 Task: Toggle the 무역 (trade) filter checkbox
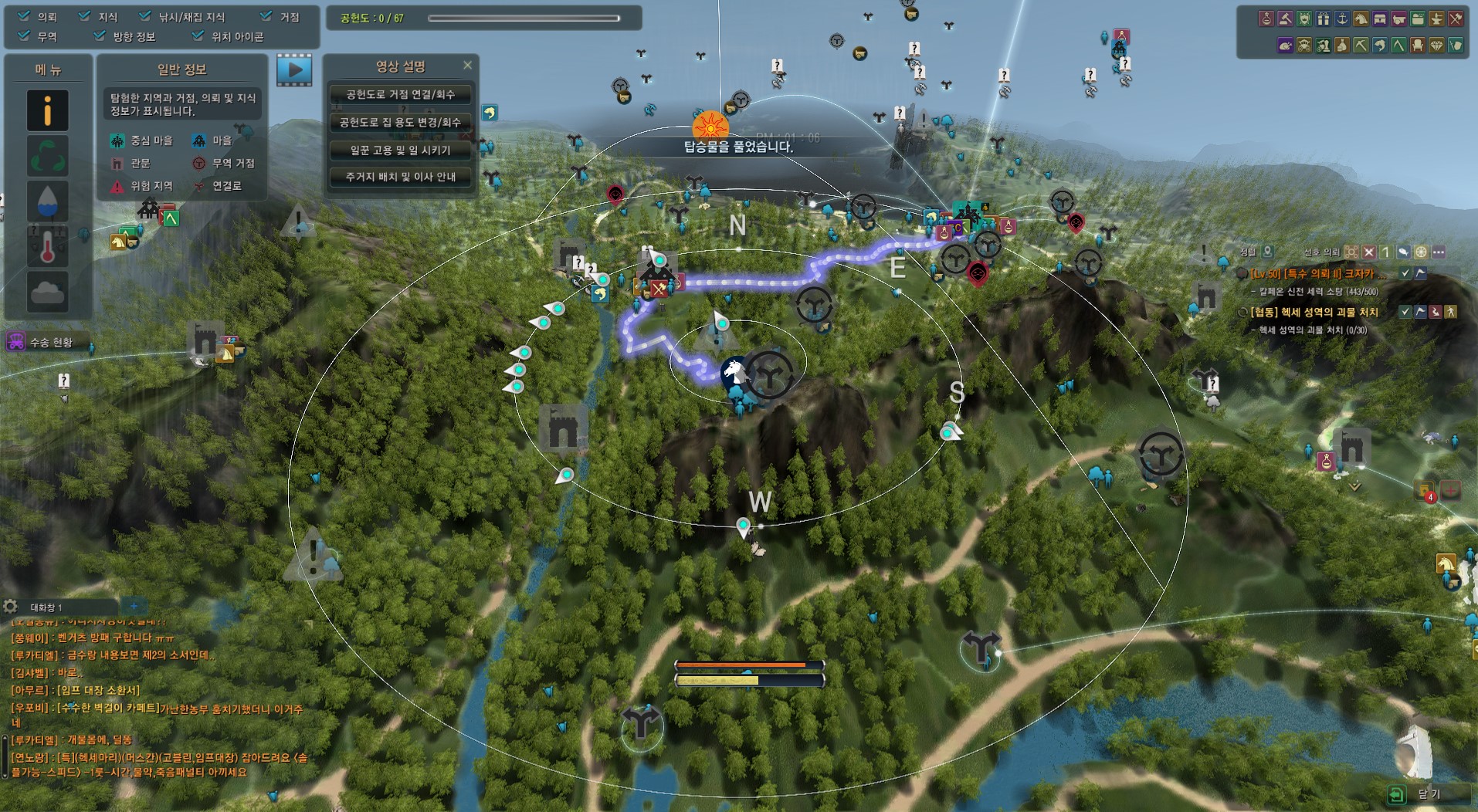pyautogui.click(x=24, y=36)
